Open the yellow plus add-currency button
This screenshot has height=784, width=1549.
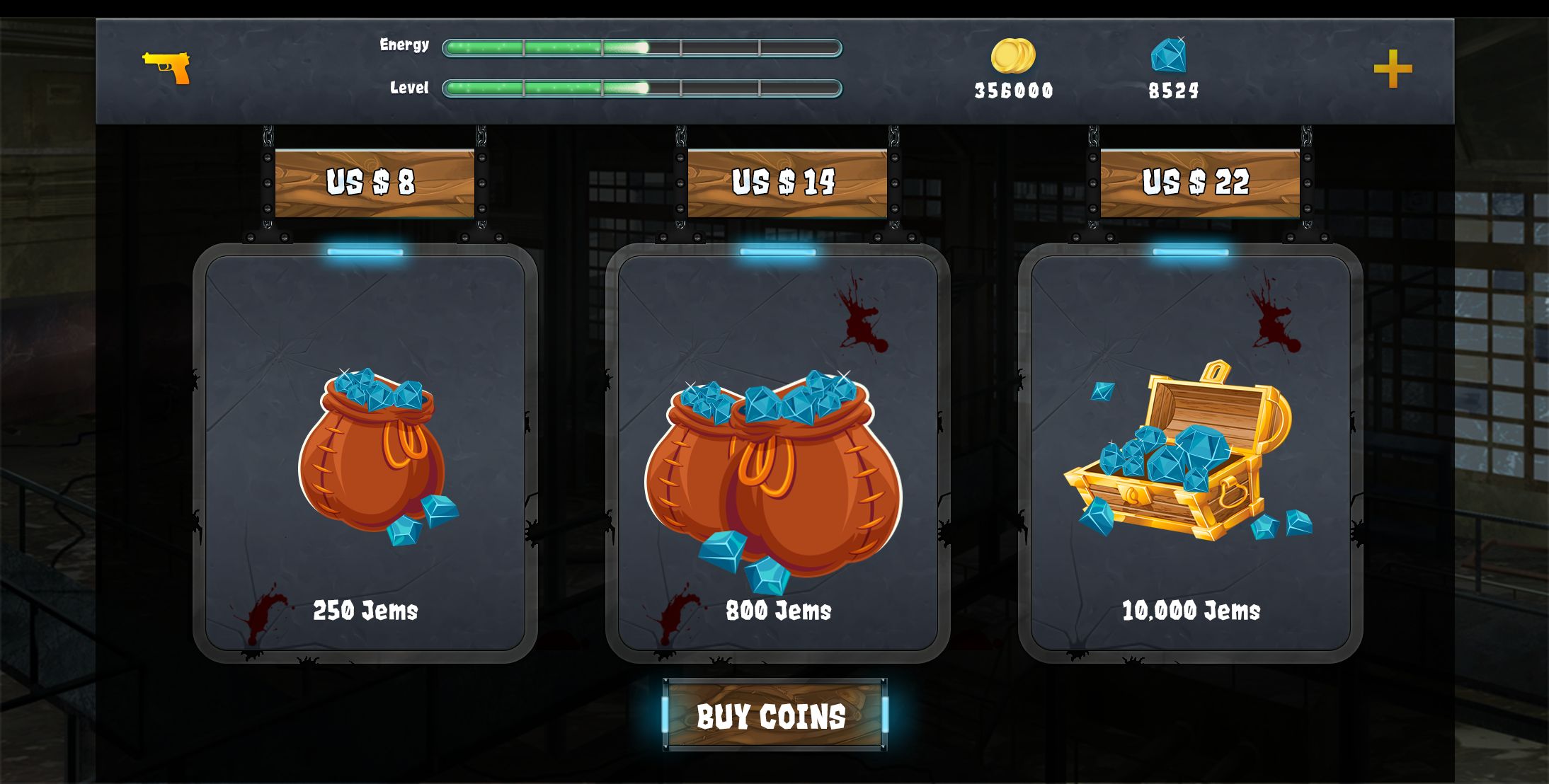[x=1393, y=69]
